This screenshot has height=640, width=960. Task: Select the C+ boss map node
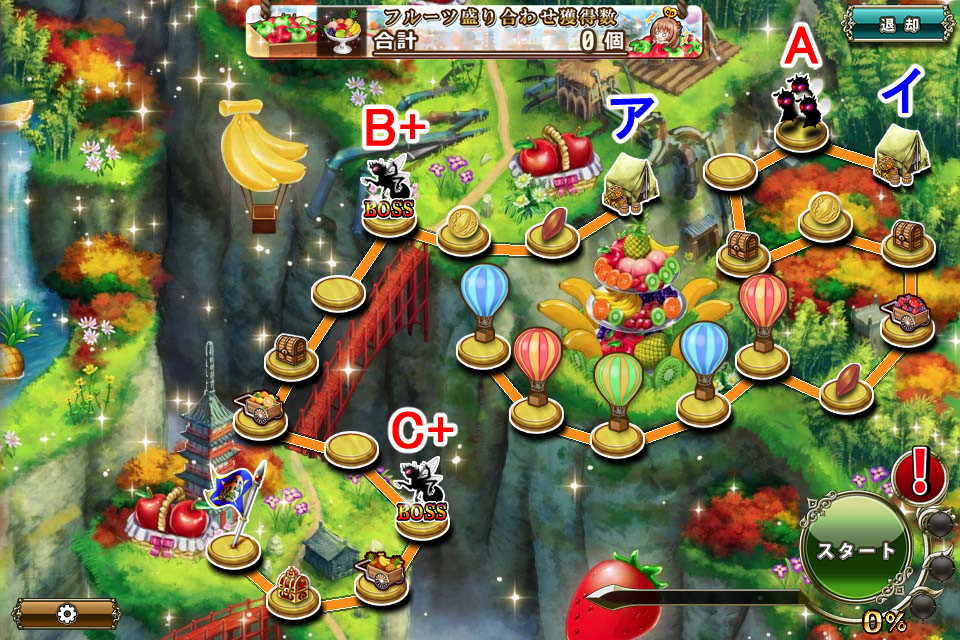[422, 500]
